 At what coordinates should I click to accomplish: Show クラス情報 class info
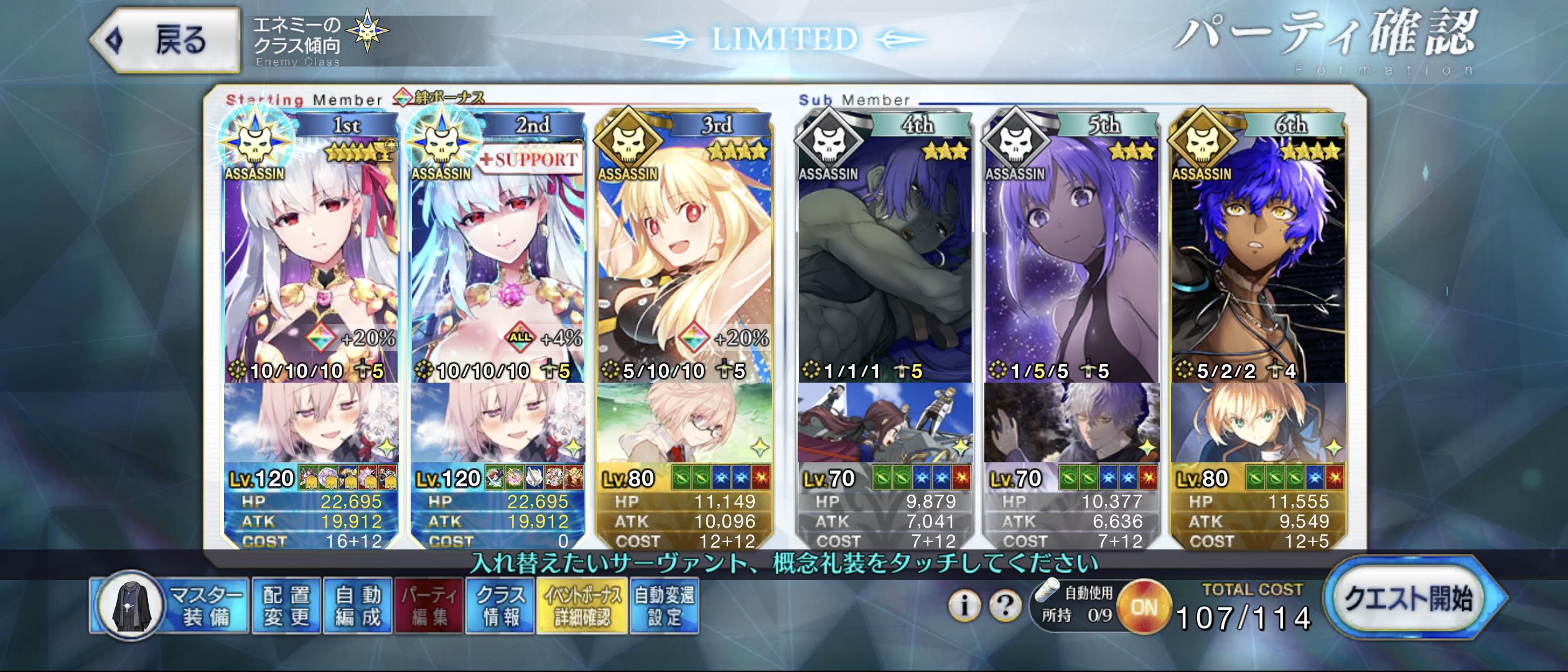[500, 607]
